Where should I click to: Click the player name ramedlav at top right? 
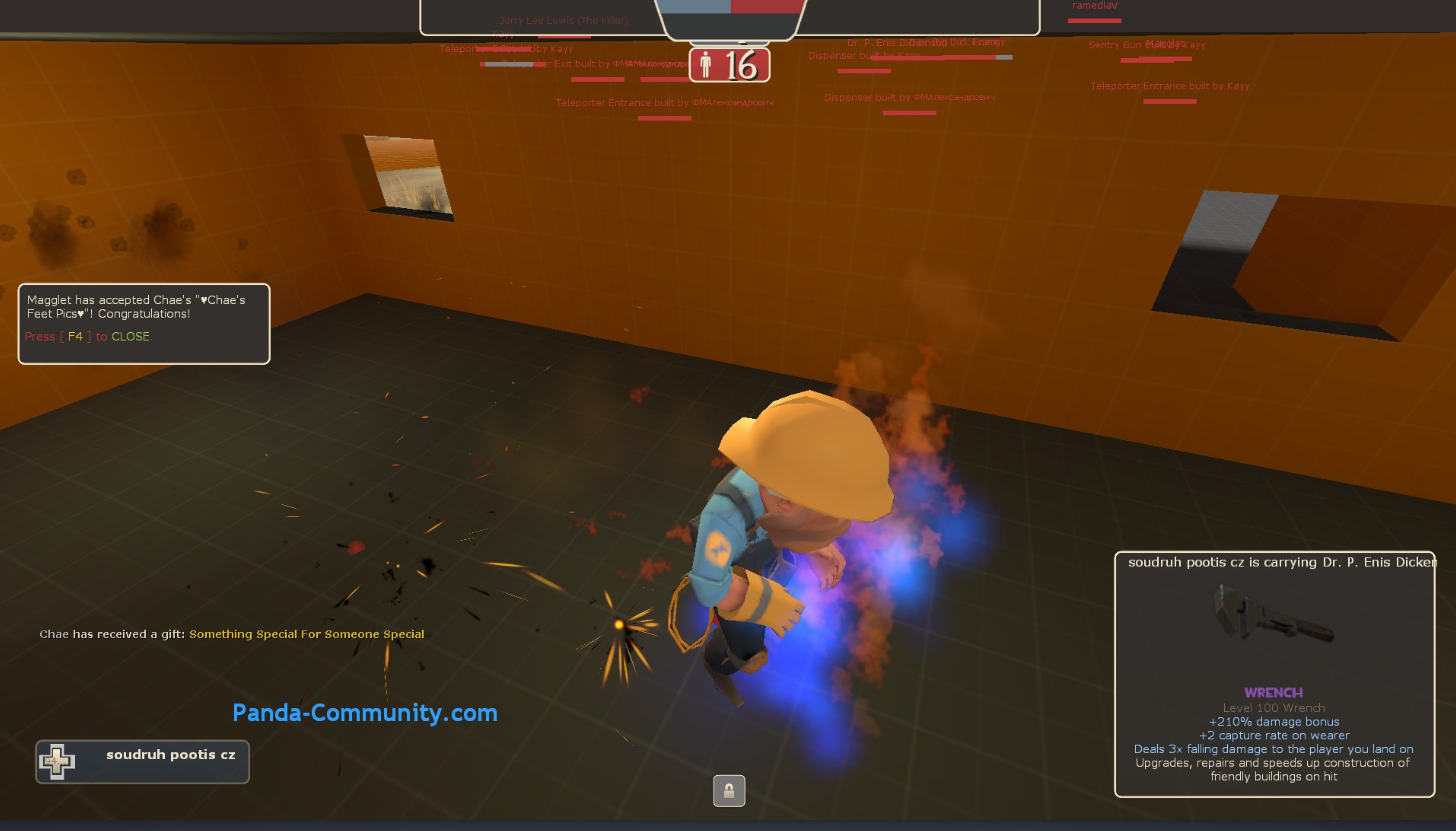[1094, 6]
